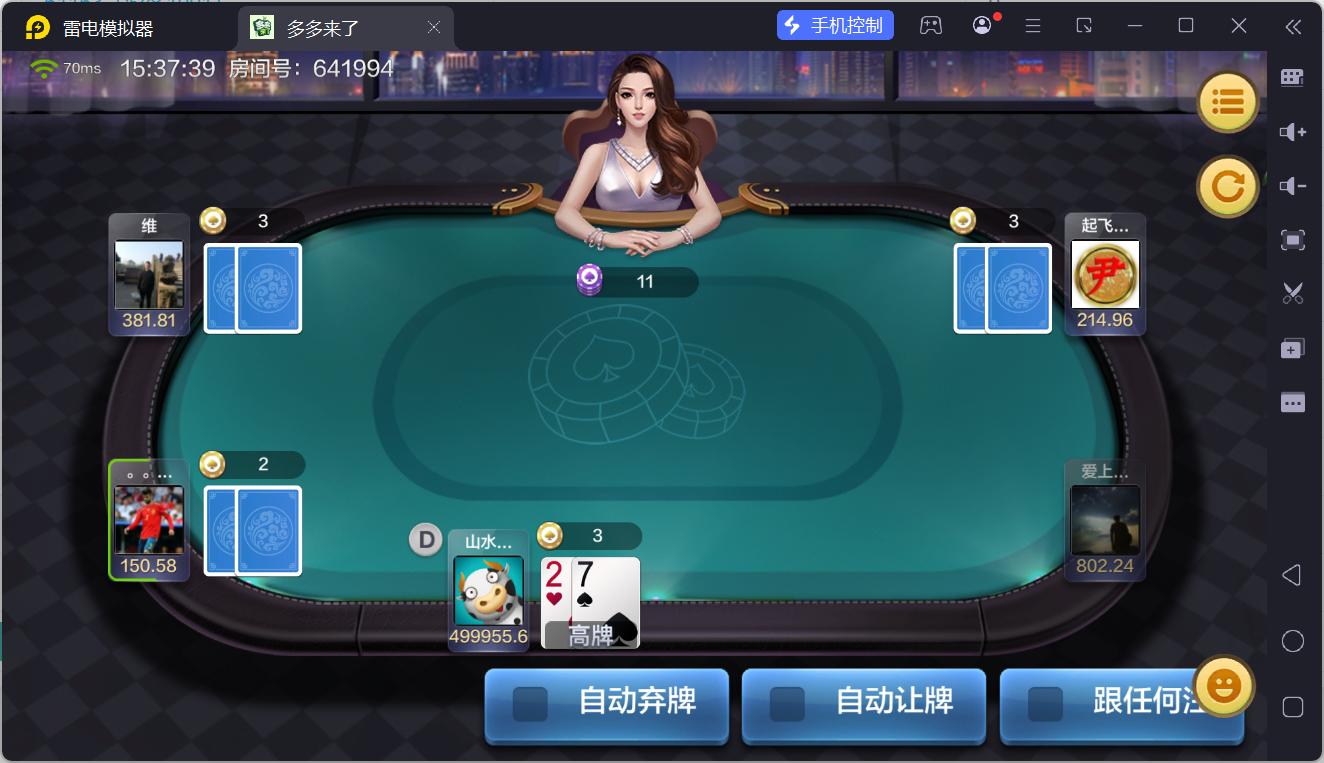This screenshot has height=763, width=1324.
Task: Click the orange refresh icon on the table
Action: (1228, 187)
